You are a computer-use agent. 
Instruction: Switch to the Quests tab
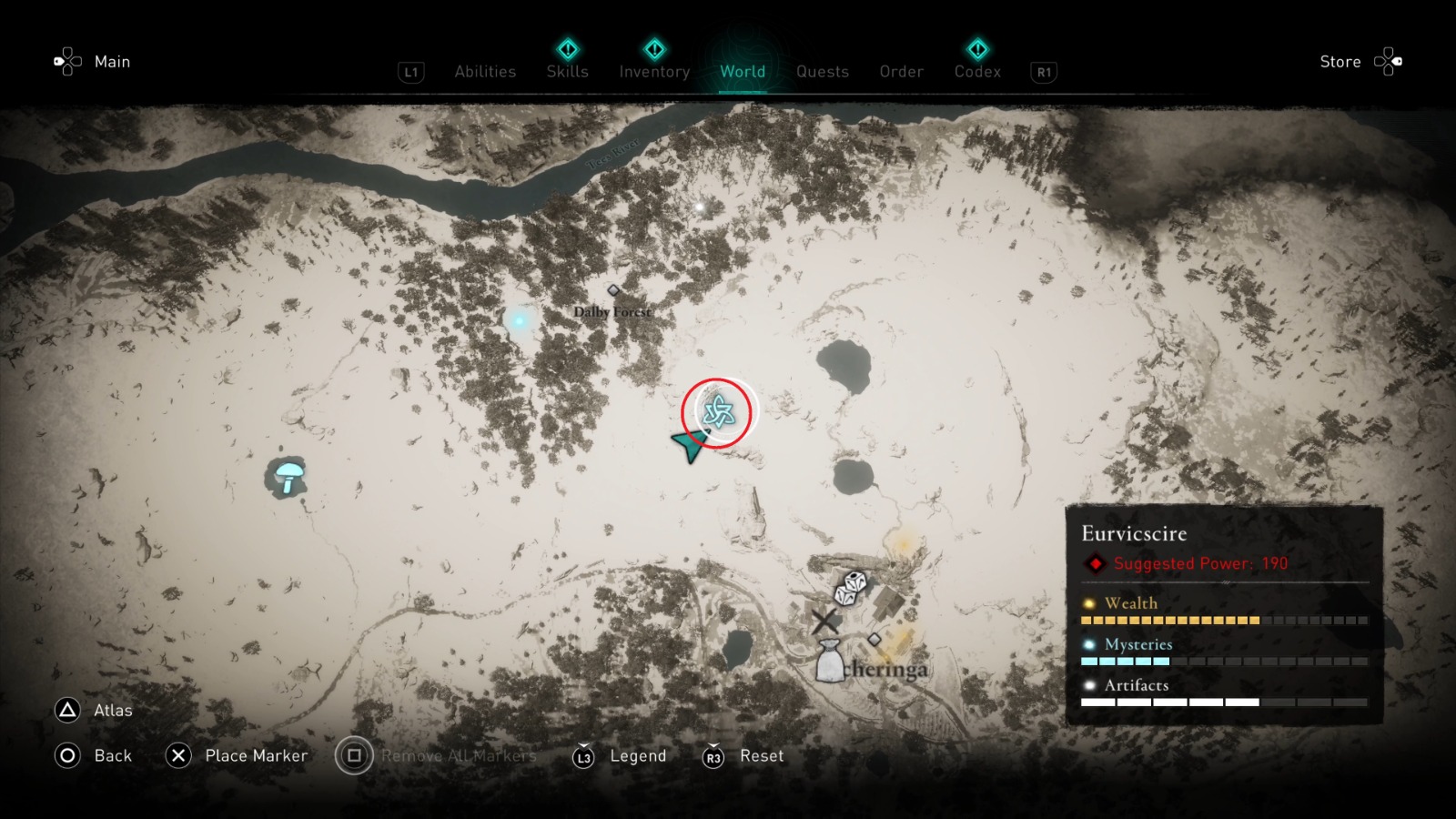(822, 71)
